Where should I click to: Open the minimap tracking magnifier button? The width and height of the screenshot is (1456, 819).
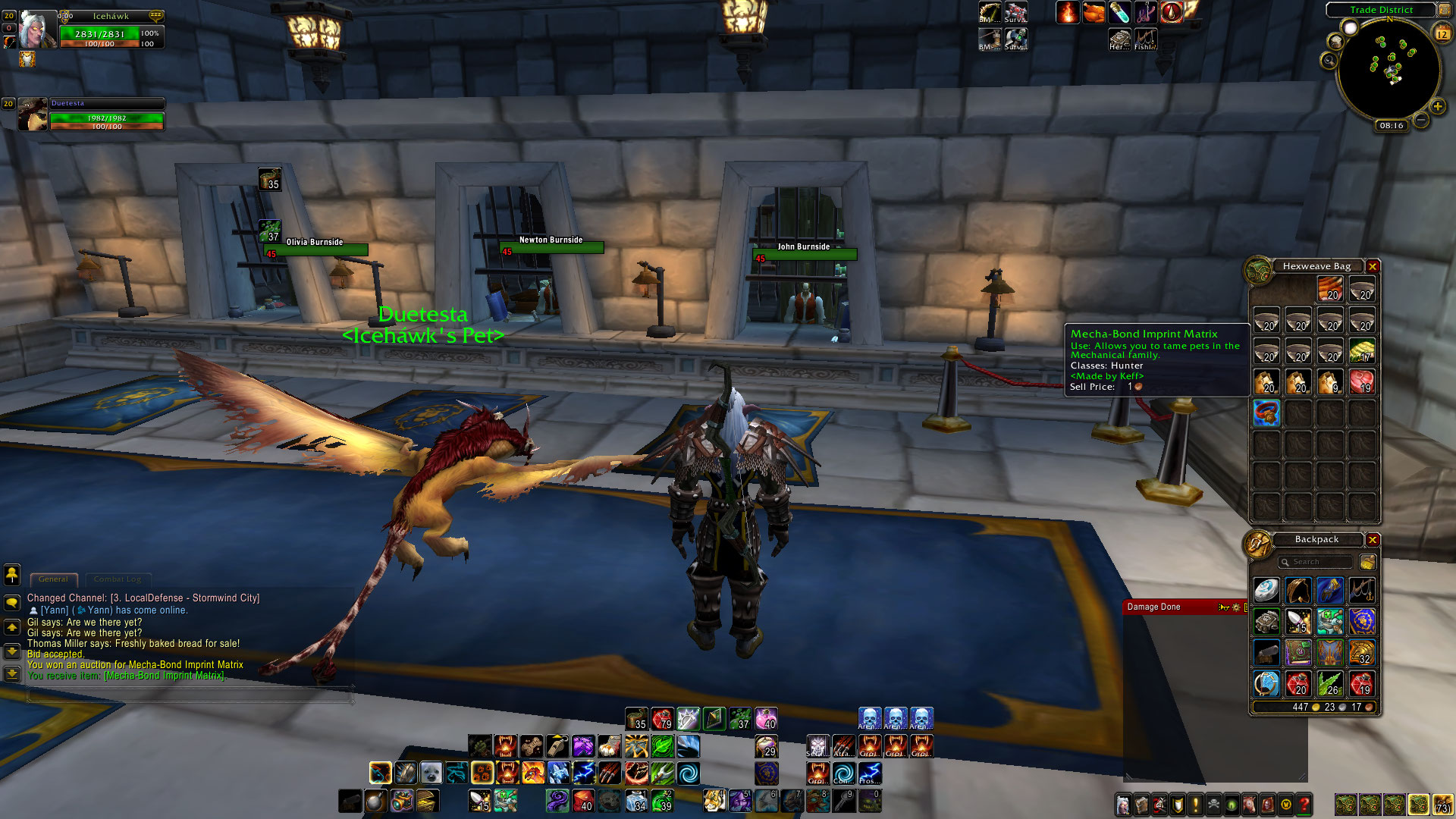coord(1329,60)
